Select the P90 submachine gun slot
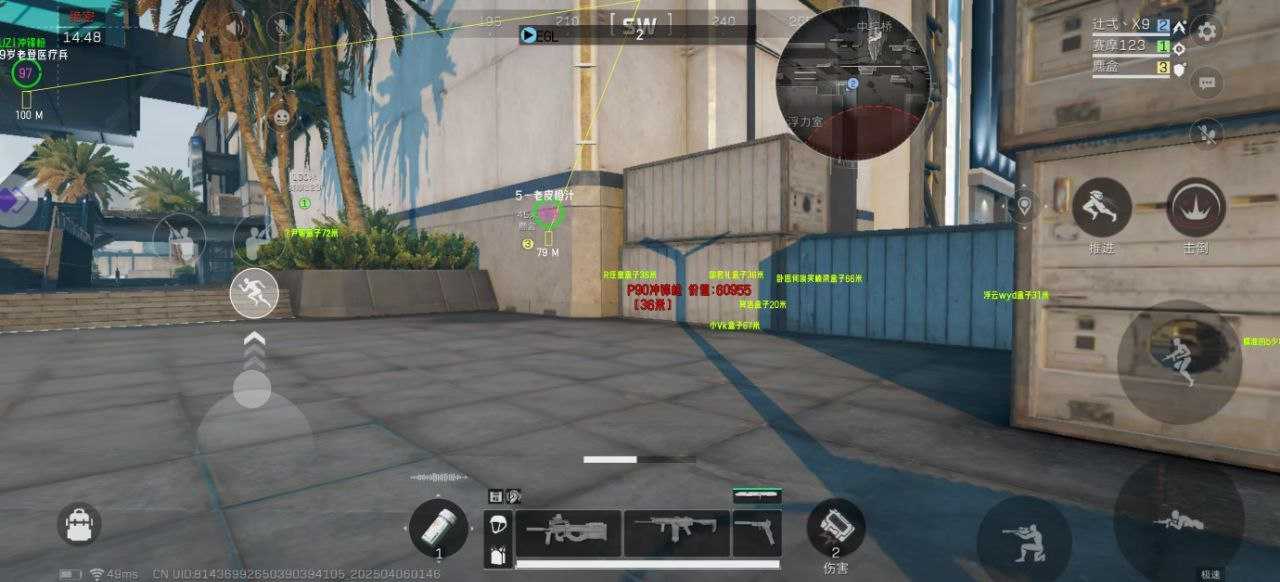This screenshot has width=1280, height=582. point(567,533)
